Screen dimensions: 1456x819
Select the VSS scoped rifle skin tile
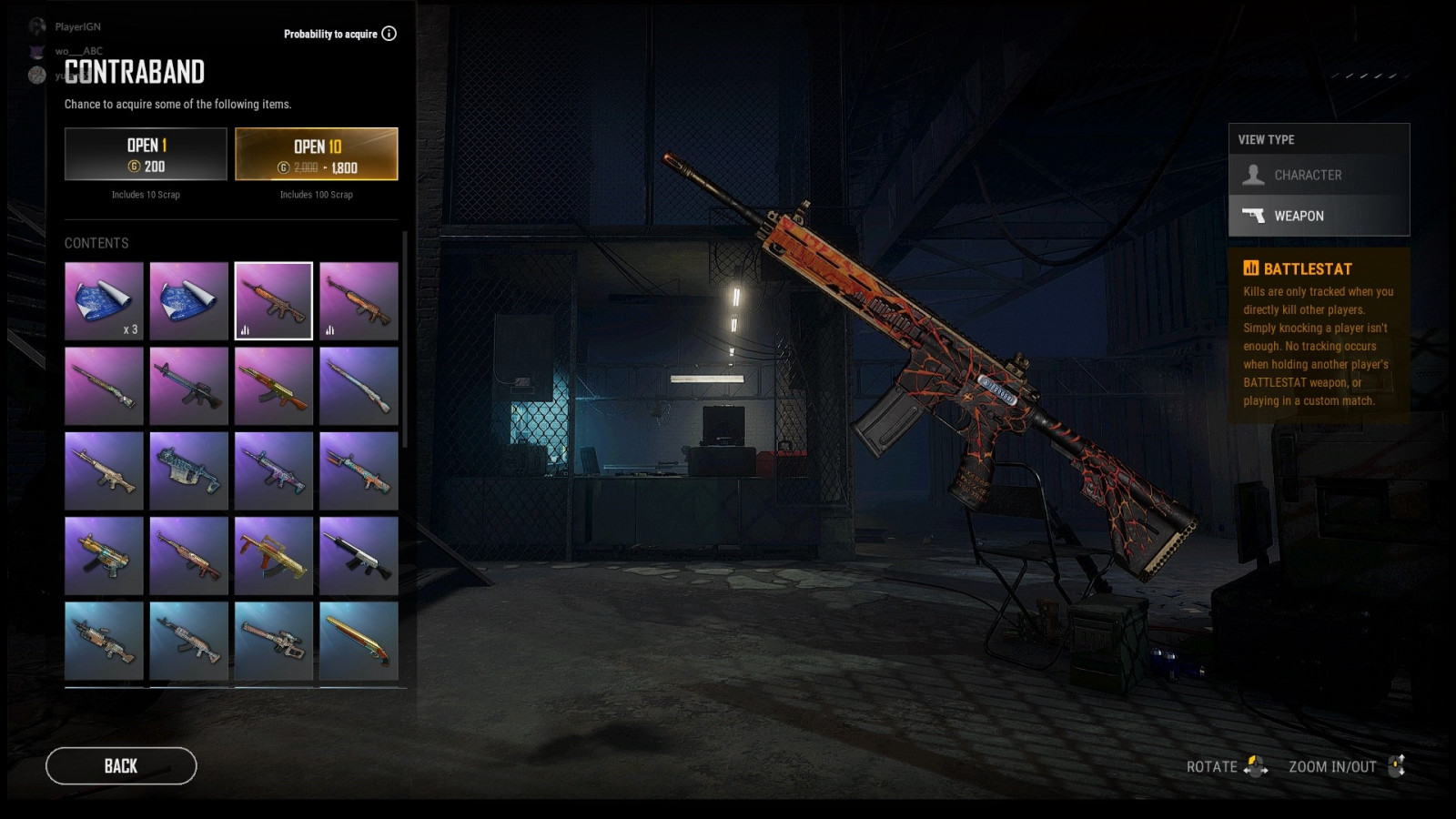pyautogui.click(x=273, y=641)
